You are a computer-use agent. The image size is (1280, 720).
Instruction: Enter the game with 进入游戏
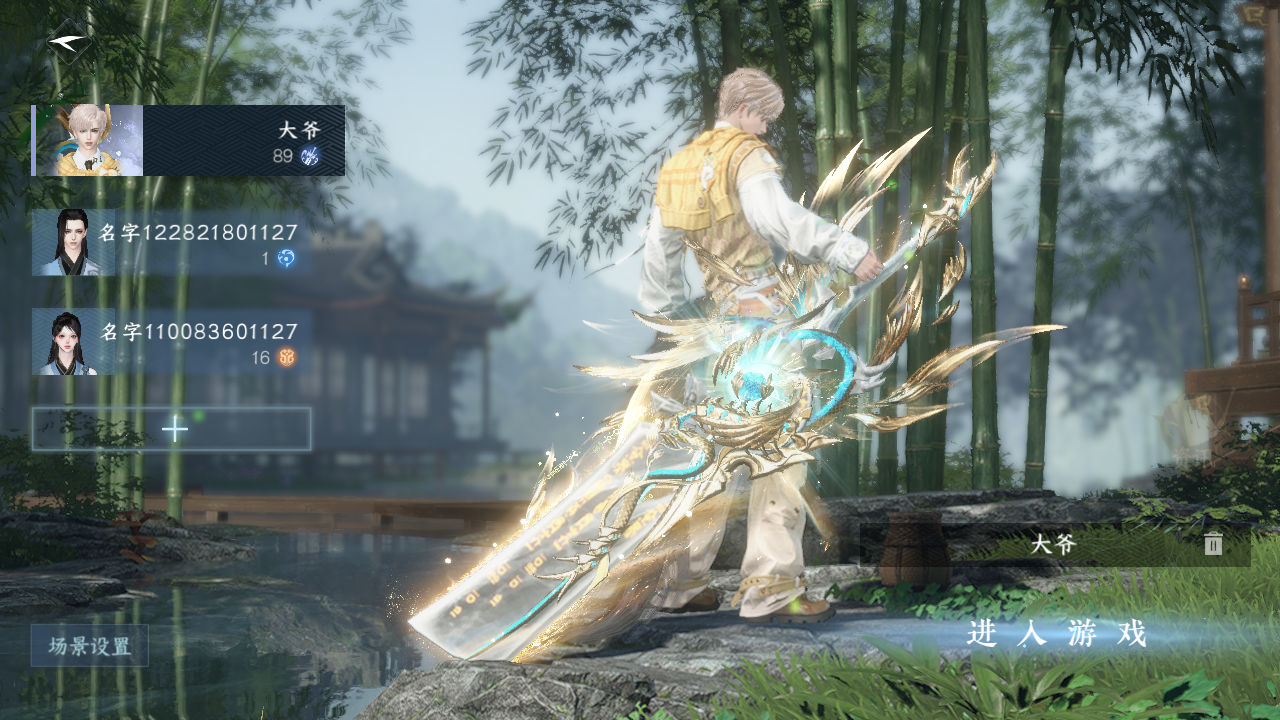pyautogui.click(x=1056, y=634)
